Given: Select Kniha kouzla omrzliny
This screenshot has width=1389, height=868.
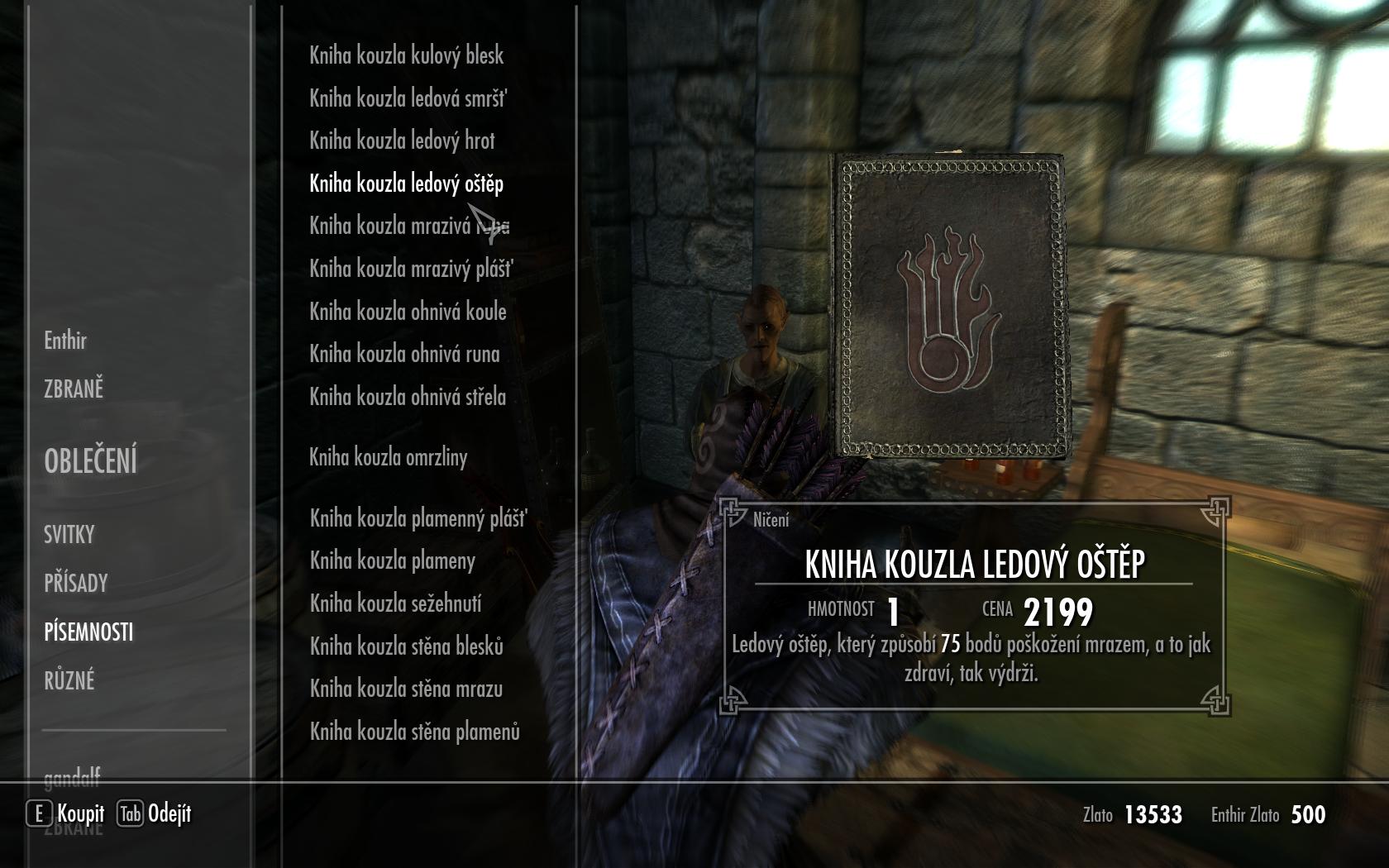Looking at the screenshot, I should point(388,457).
